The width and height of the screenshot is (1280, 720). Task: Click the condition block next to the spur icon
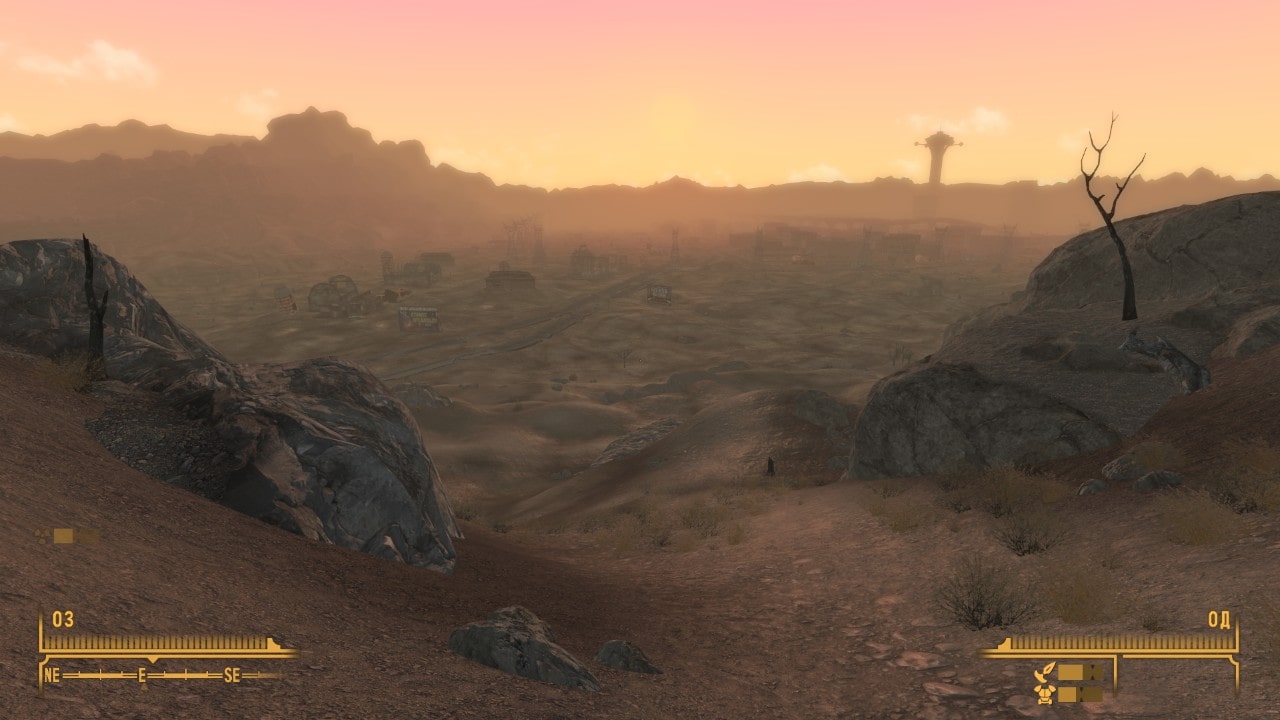(x=1072, y=672)
